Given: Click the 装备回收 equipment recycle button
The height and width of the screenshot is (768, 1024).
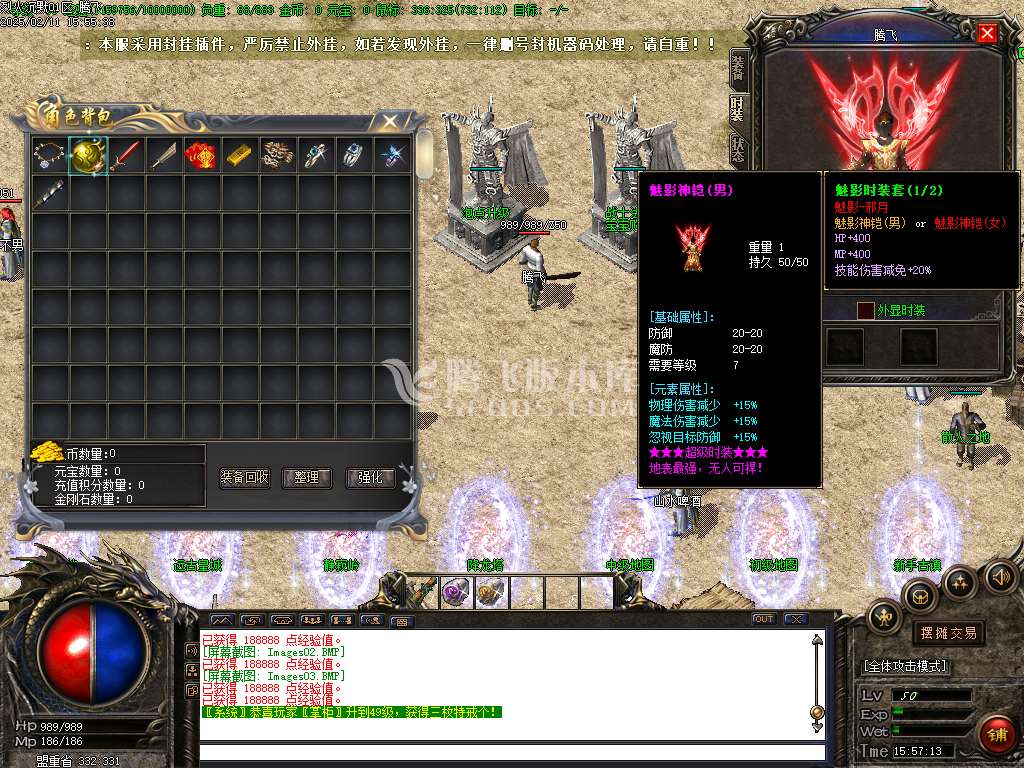Looking at the screenshot, I should 245,478.
